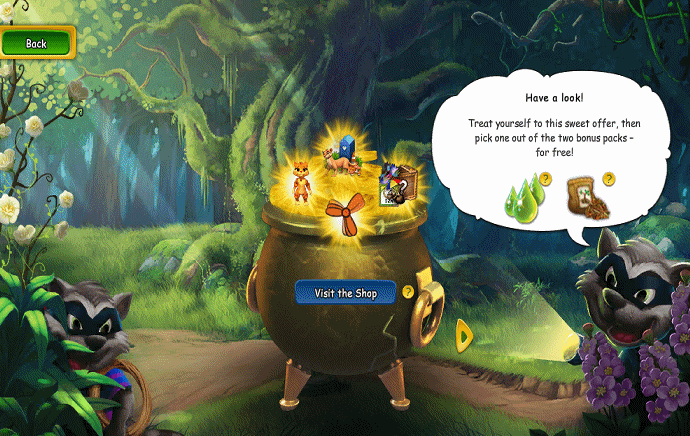Inspect the orange cat offer item
Viewport: 690px width, 436px height.
298,178
